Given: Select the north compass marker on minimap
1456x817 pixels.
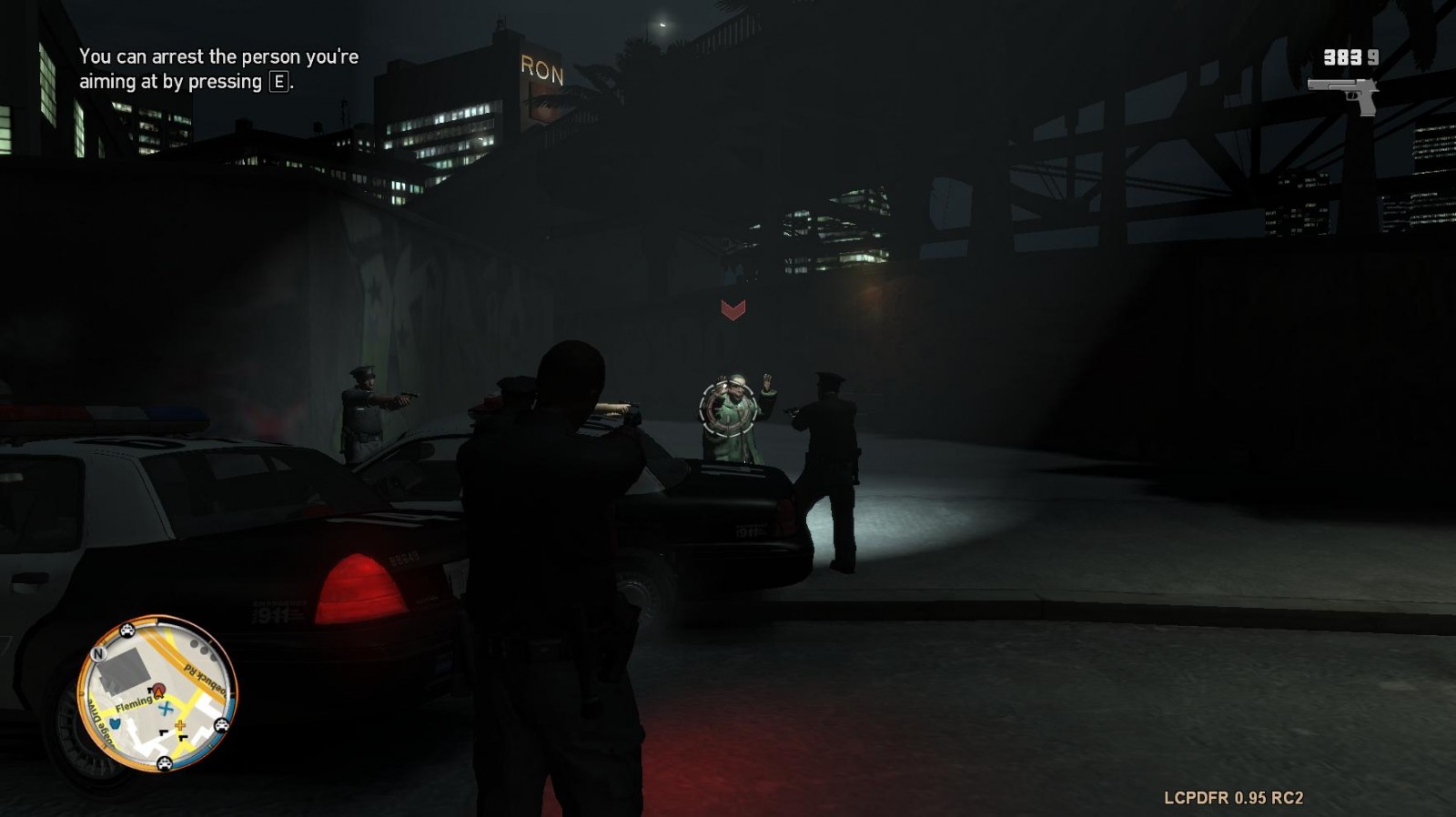Looking at the screenshot, I should [x=98, y=653].
